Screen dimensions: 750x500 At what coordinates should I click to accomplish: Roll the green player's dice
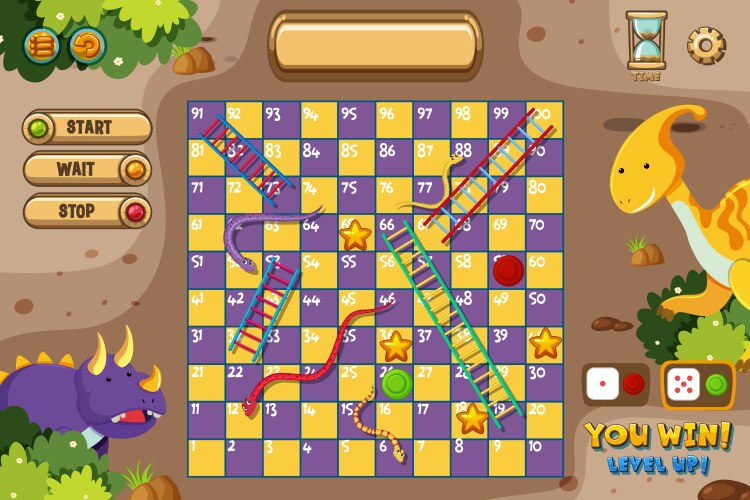pos(682,384)
